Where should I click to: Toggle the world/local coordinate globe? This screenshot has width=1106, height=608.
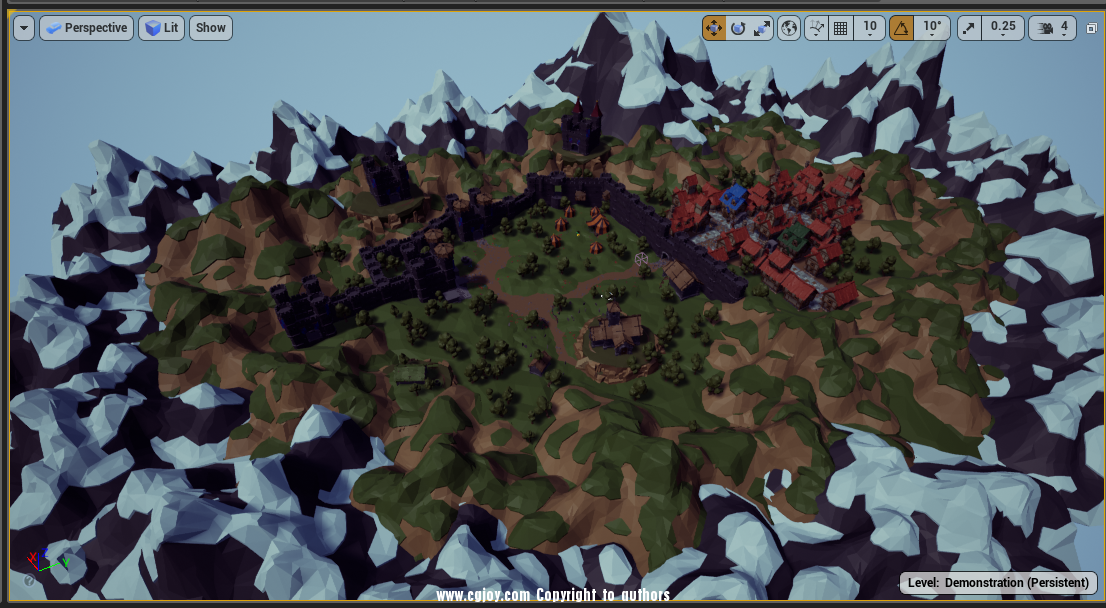pyautogui.click(x=789, y=28)
